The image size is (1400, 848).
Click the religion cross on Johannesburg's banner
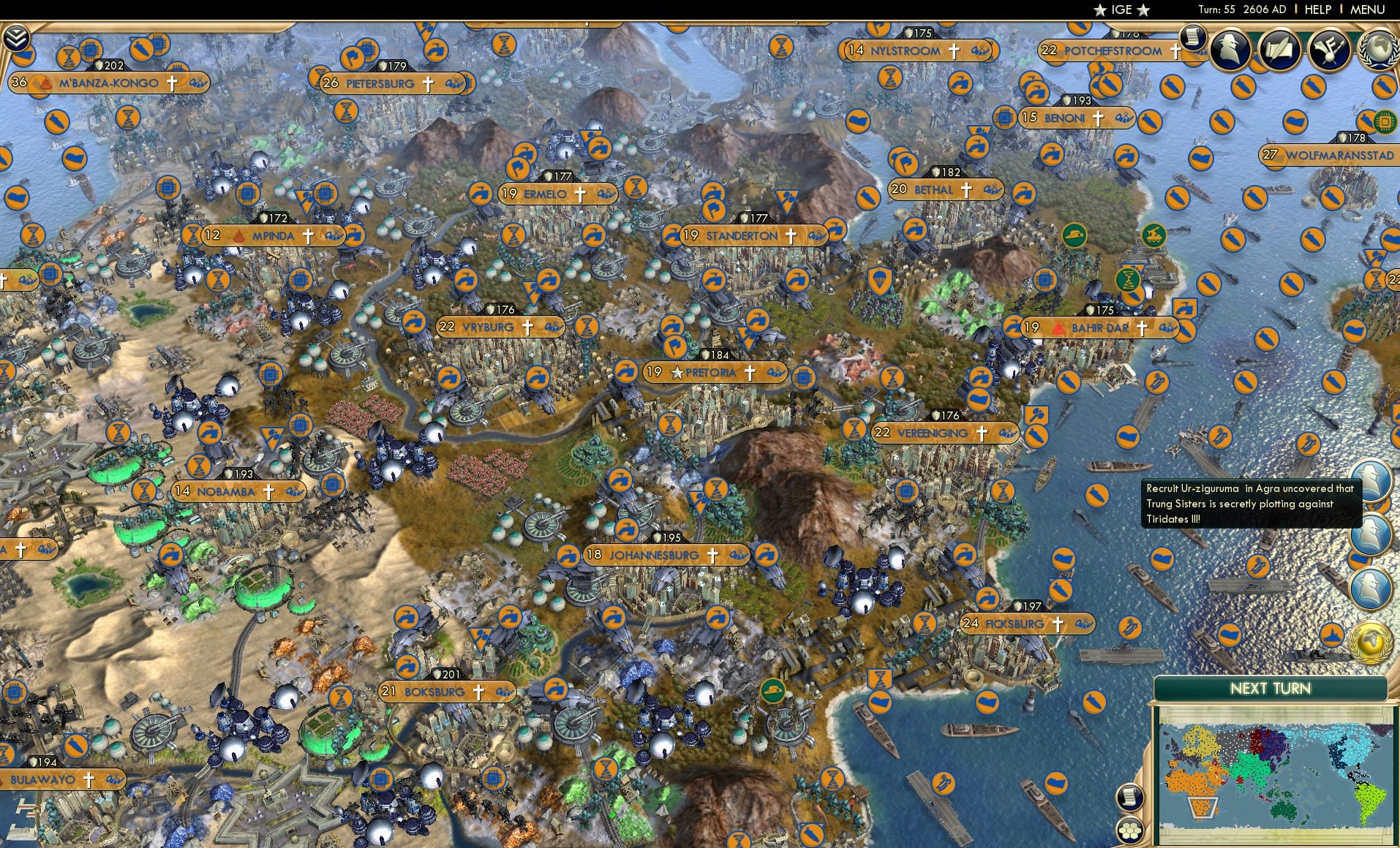712,554
